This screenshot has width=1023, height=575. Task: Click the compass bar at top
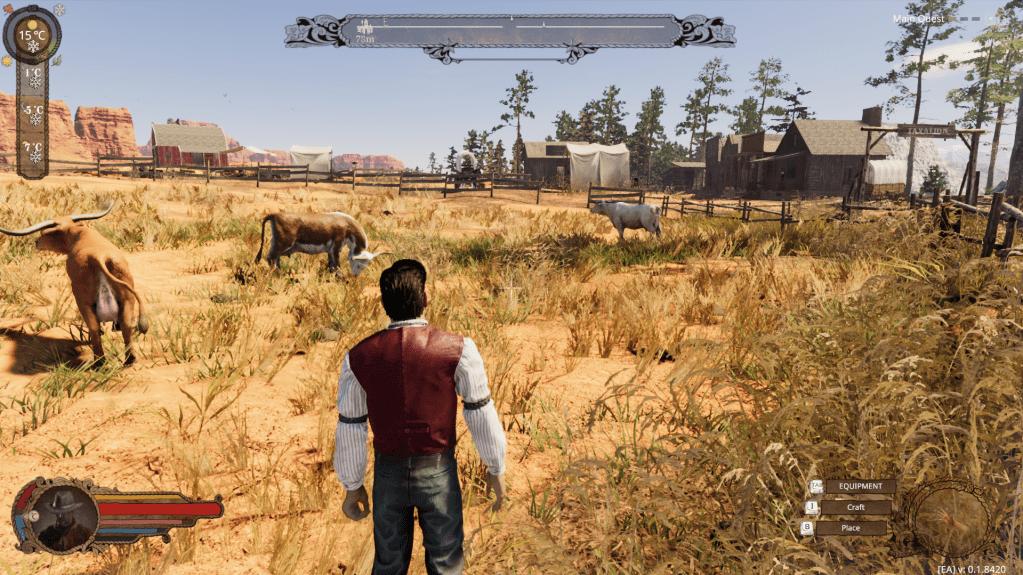(510, 31)
